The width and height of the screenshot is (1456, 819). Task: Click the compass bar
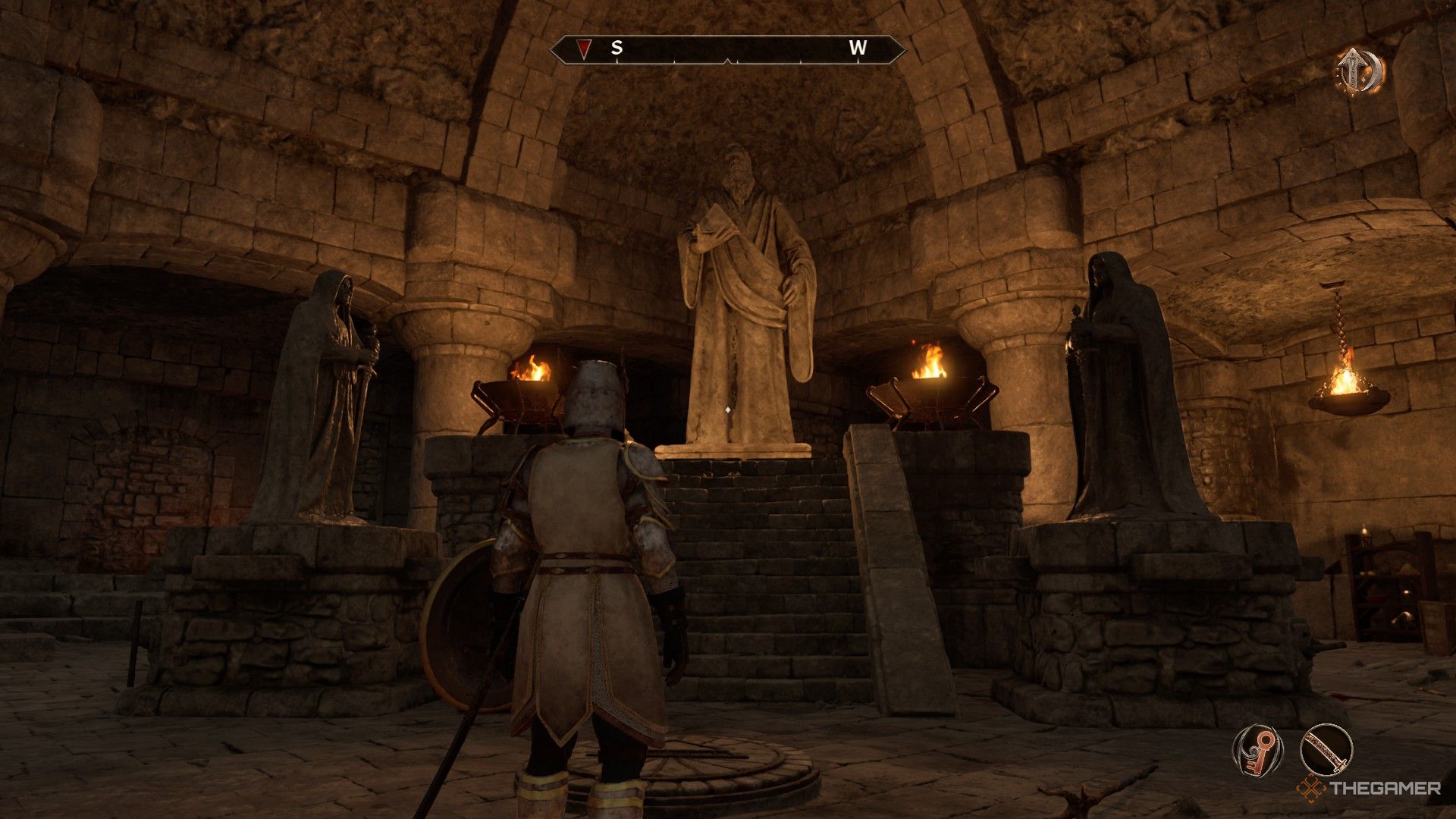click(727, 49)
